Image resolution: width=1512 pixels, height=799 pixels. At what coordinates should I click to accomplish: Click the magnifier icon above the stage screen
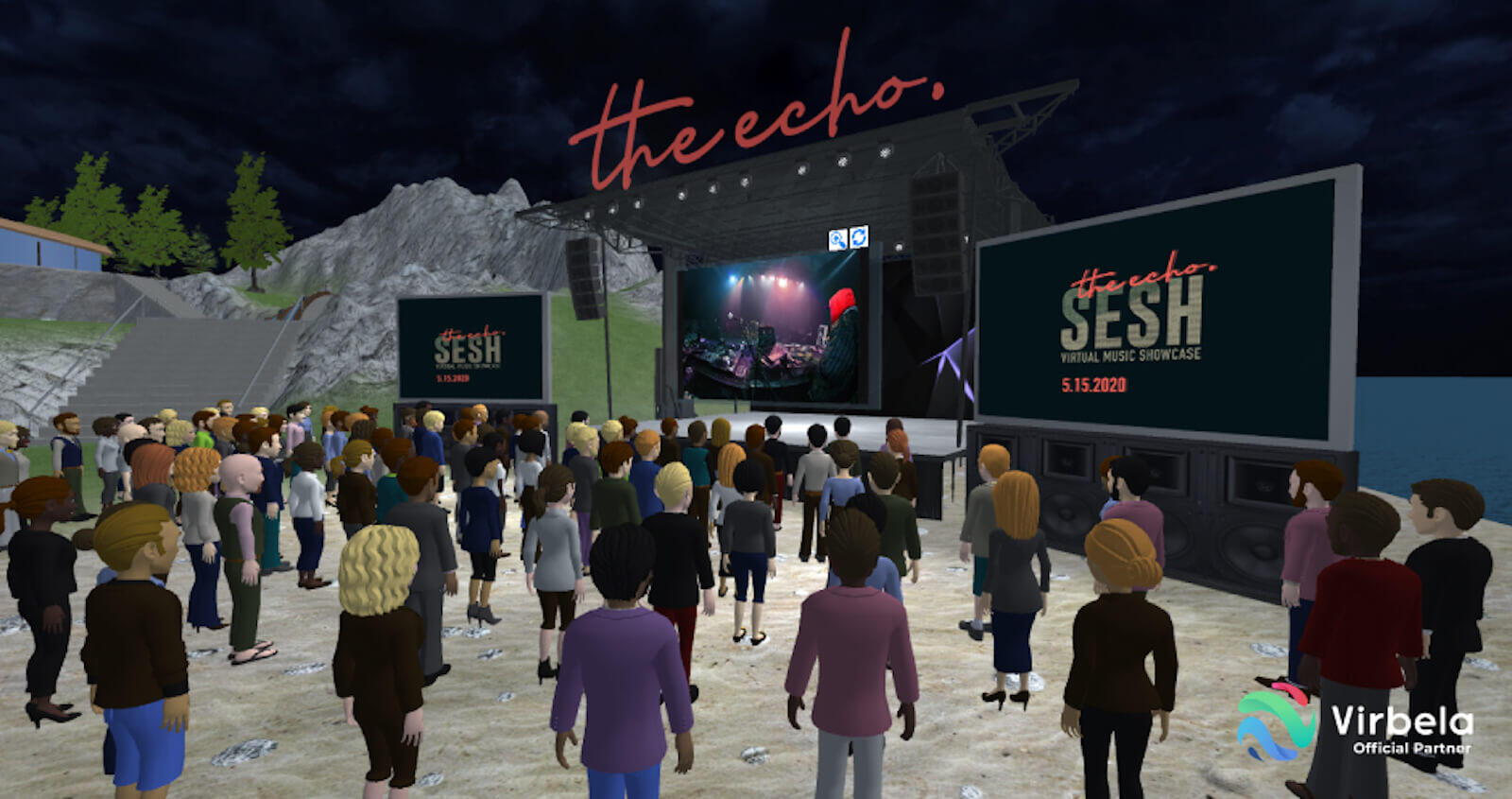(837, 239)
